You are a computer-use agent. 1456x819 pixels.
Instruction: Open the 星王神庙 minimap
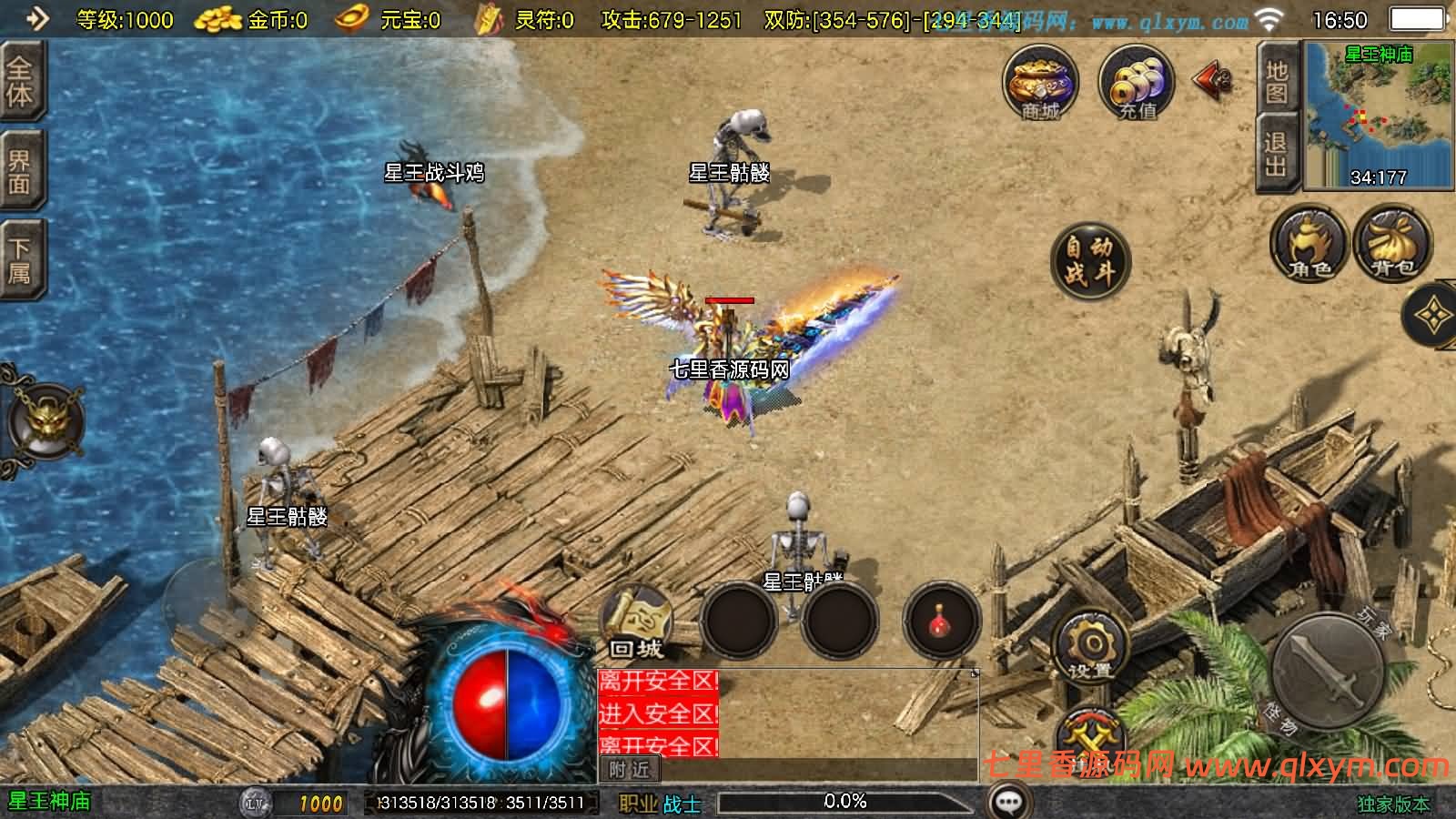pyautogui.click(x=1379, y=116)
